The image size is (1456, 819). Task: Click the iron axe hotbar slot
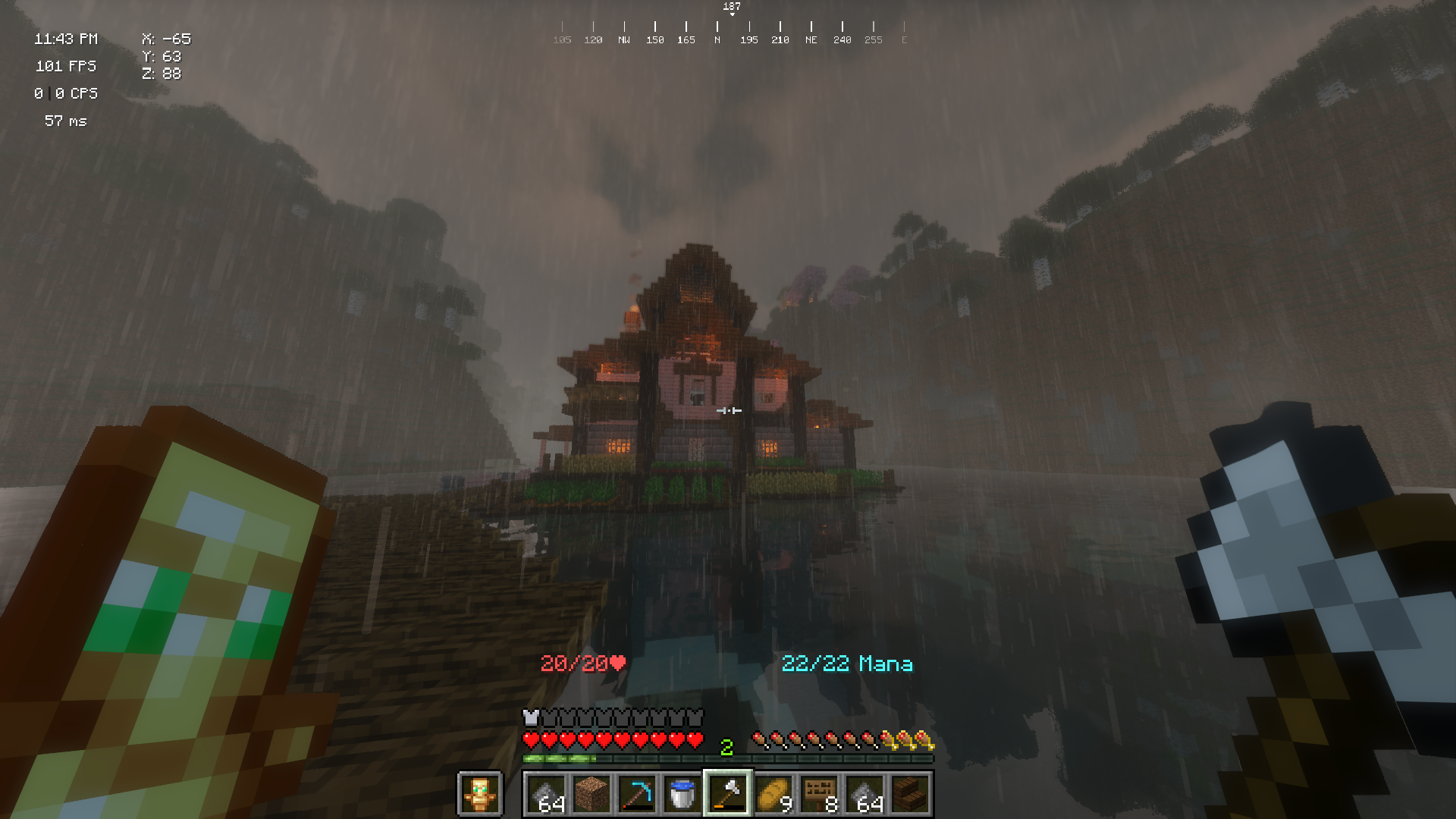(x=728, y=794)
